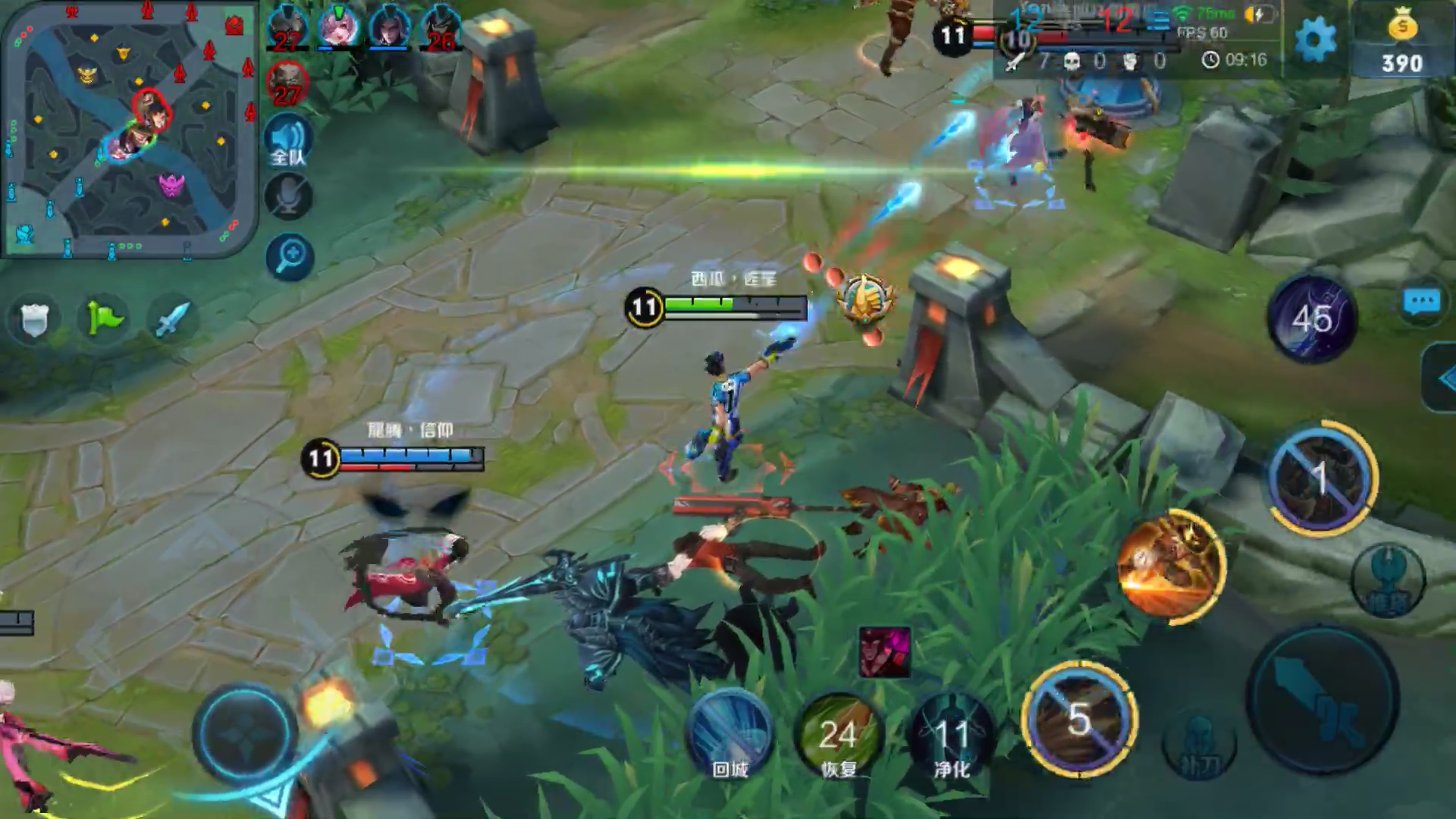Open the gold shop showing 390
The image size is (1456, 819).
click(1402, 42)
